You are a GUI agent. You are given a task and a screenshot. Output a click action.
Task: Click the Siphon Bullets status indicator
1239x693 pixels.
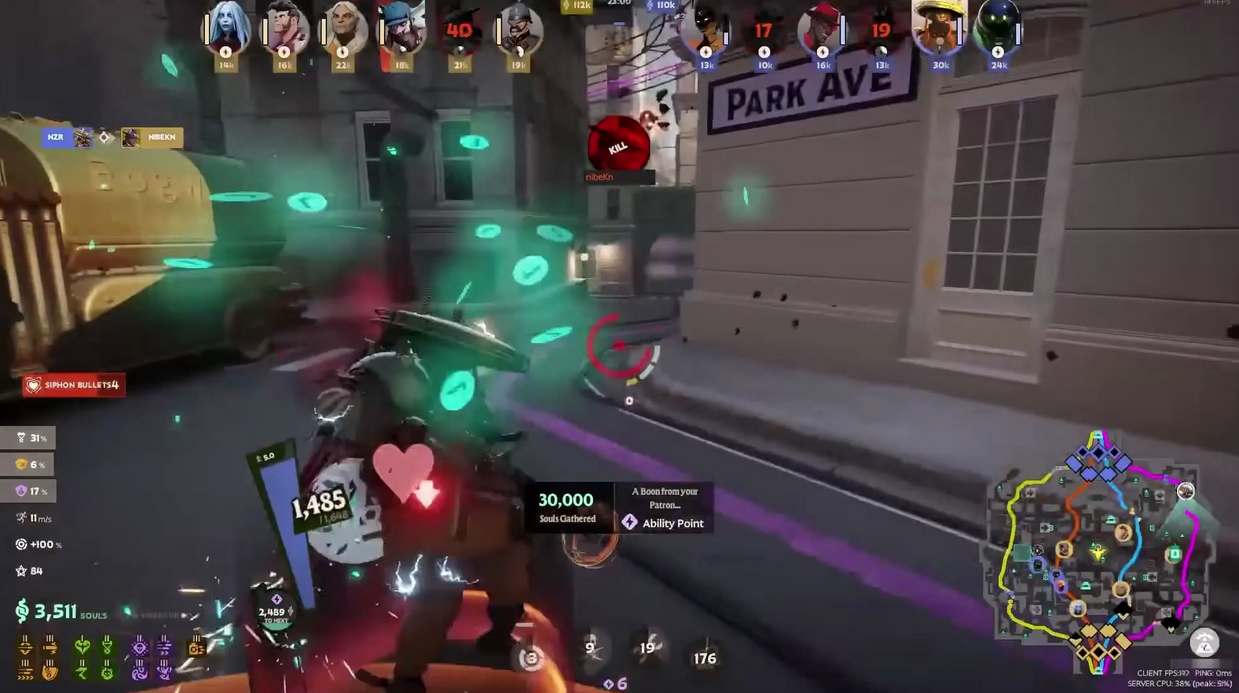coord(74,385)
